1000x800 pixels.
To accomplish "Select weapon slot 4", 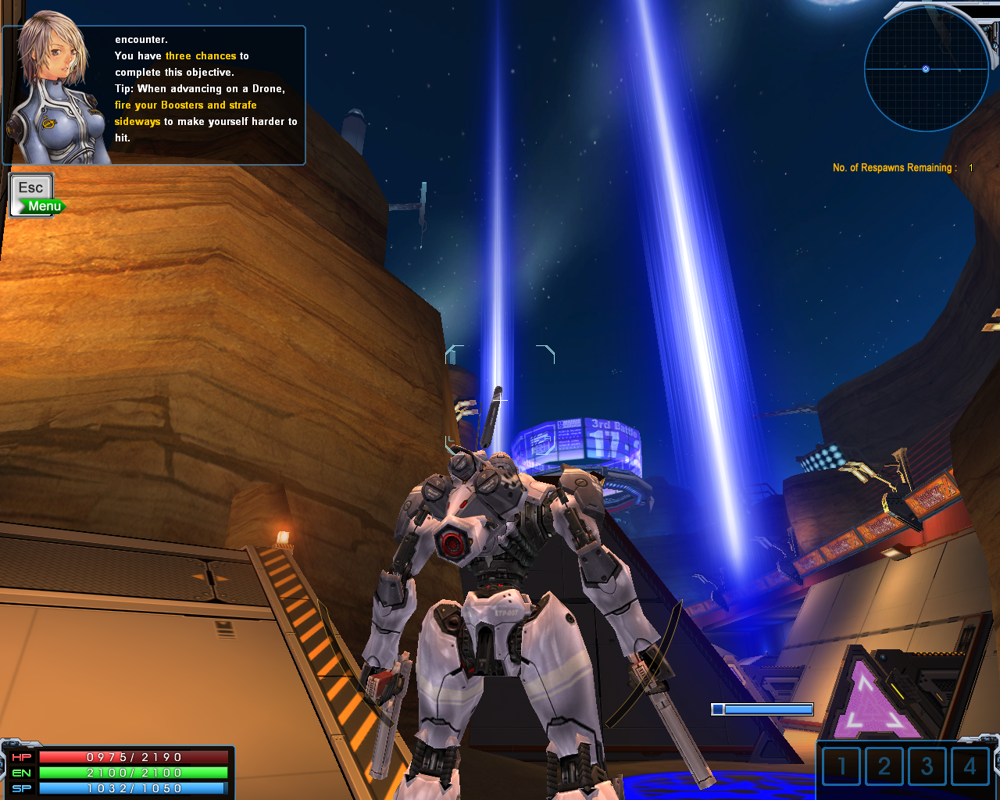I will pyautogui.click(x=970, y=767).
